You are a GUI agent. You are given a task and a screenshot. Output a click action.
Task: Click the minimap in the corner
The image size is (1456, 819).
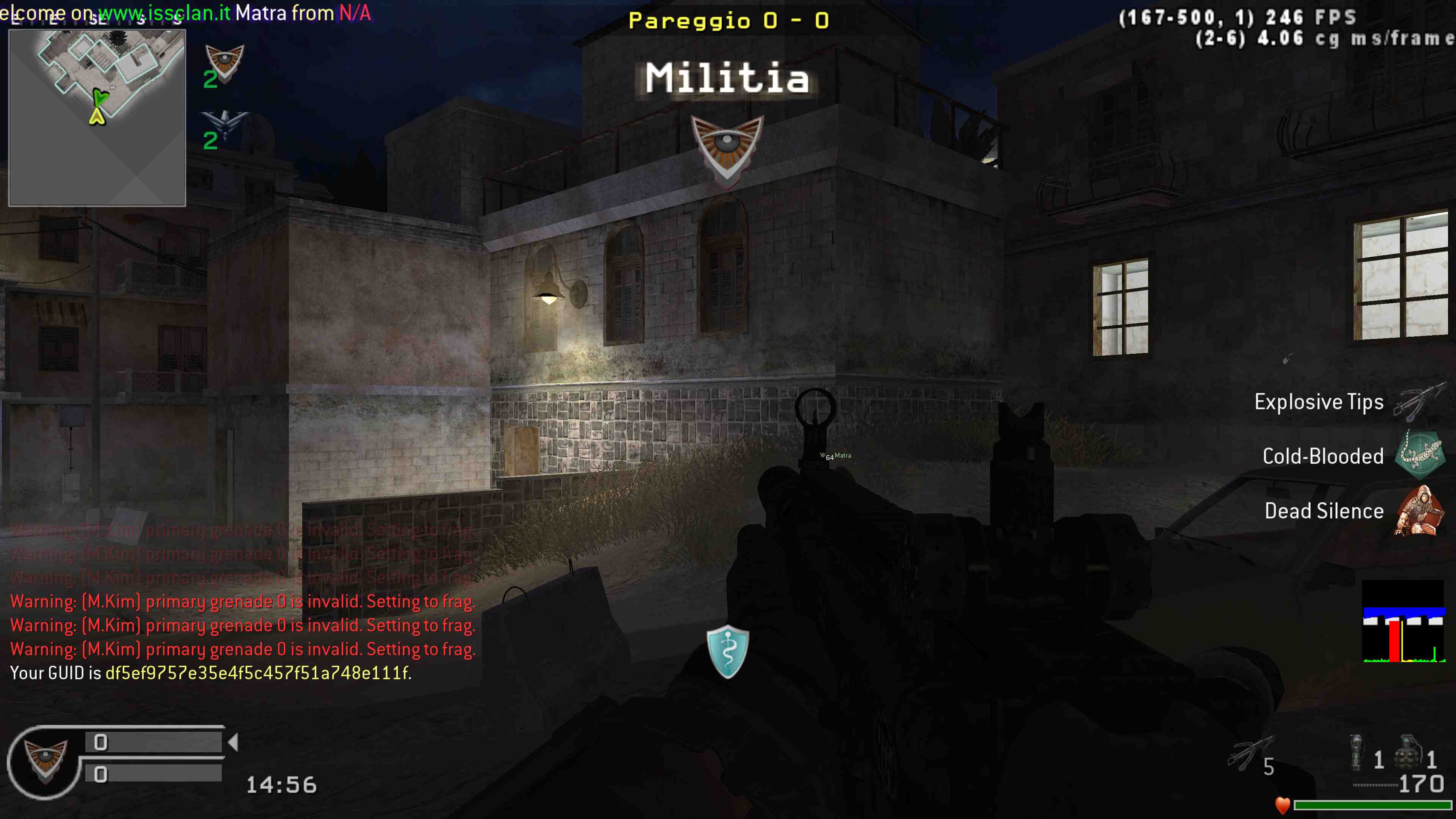(x=97, y=118)
